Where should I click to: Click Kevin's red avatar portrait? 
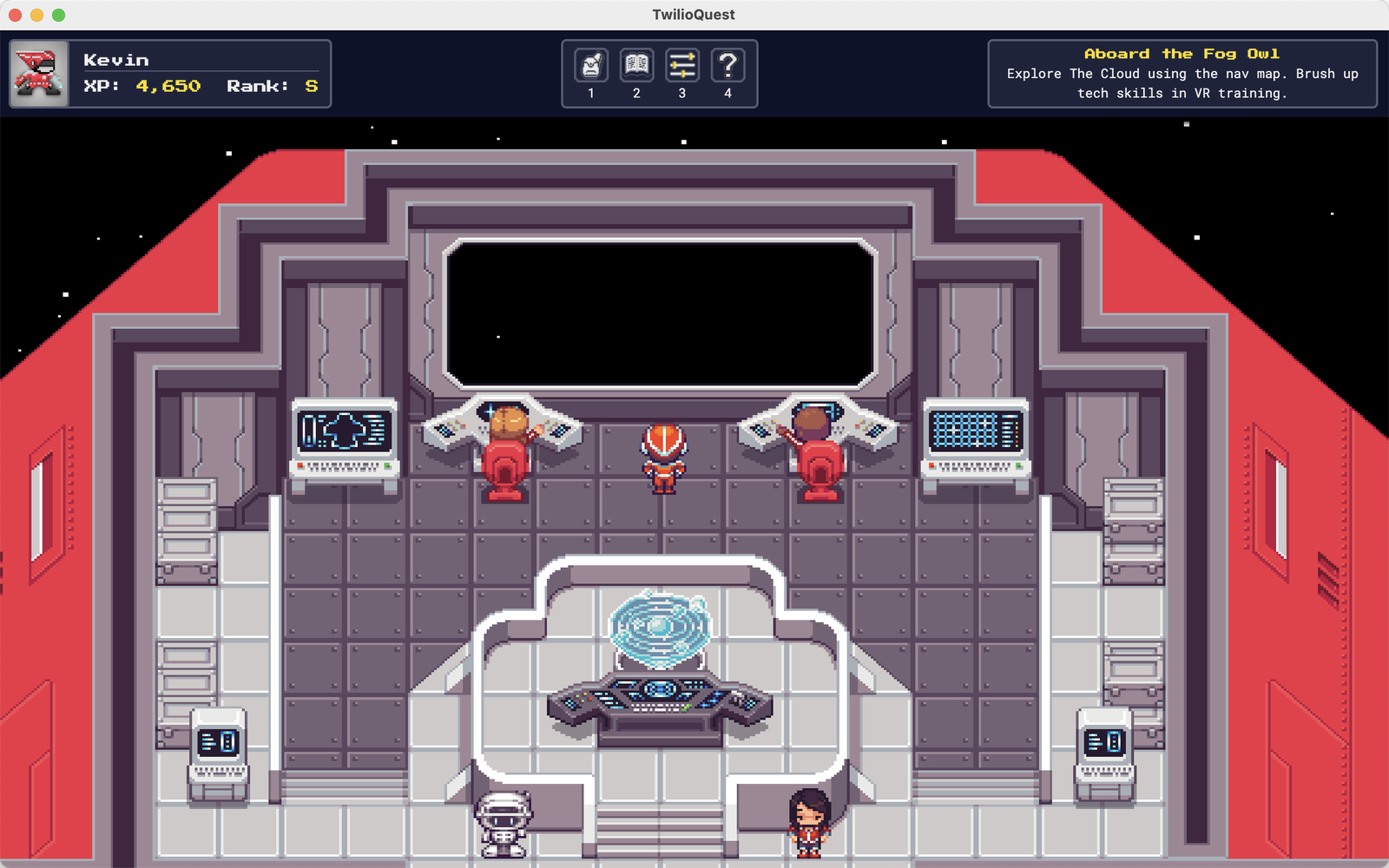(x=39, y=73)
